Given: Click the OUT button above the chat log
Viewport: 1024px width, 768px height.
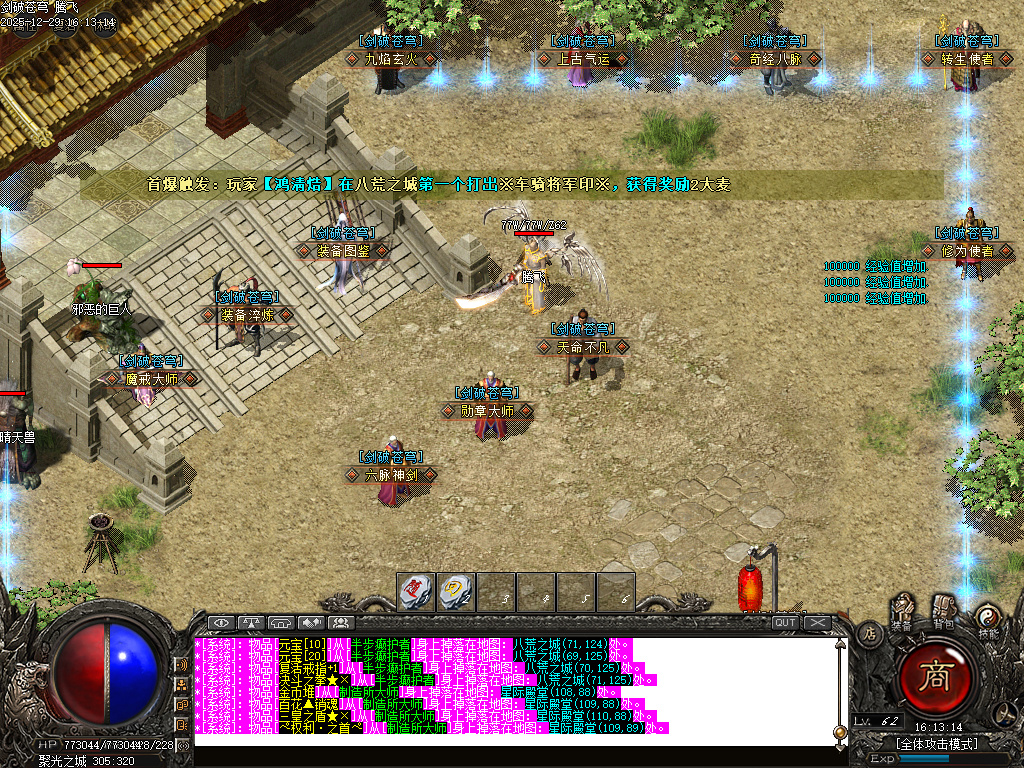Looking at the screenshot, I should [x=785, y=622].
